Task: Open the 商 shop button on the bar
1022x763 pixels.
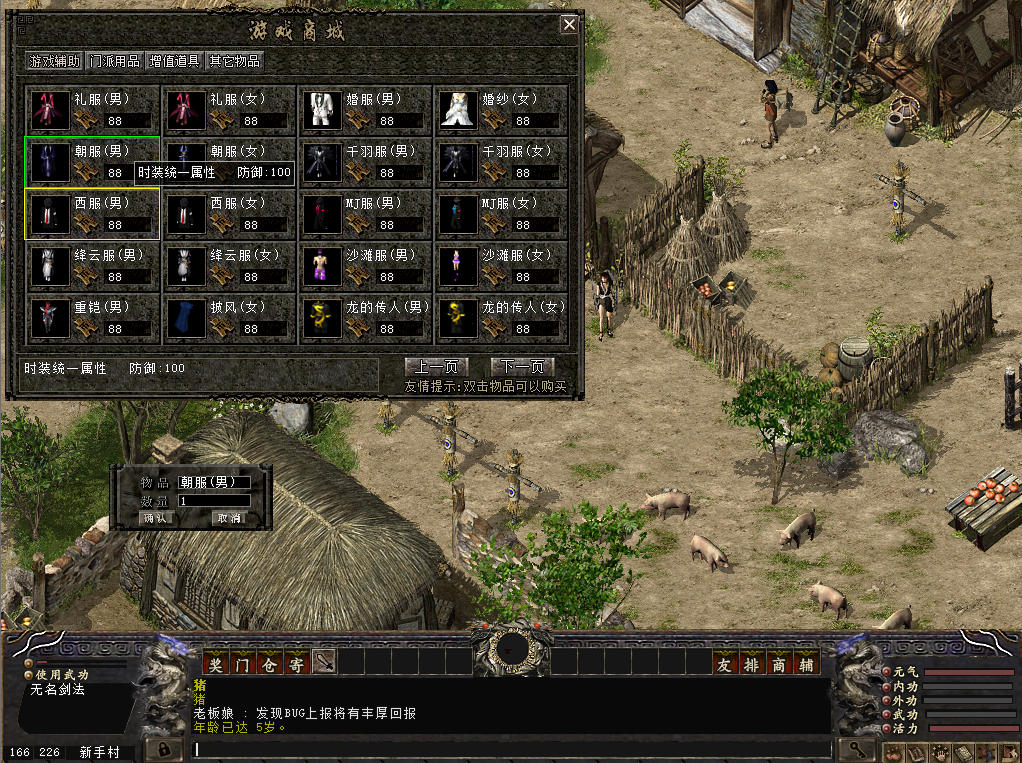Action: [780, 663]
